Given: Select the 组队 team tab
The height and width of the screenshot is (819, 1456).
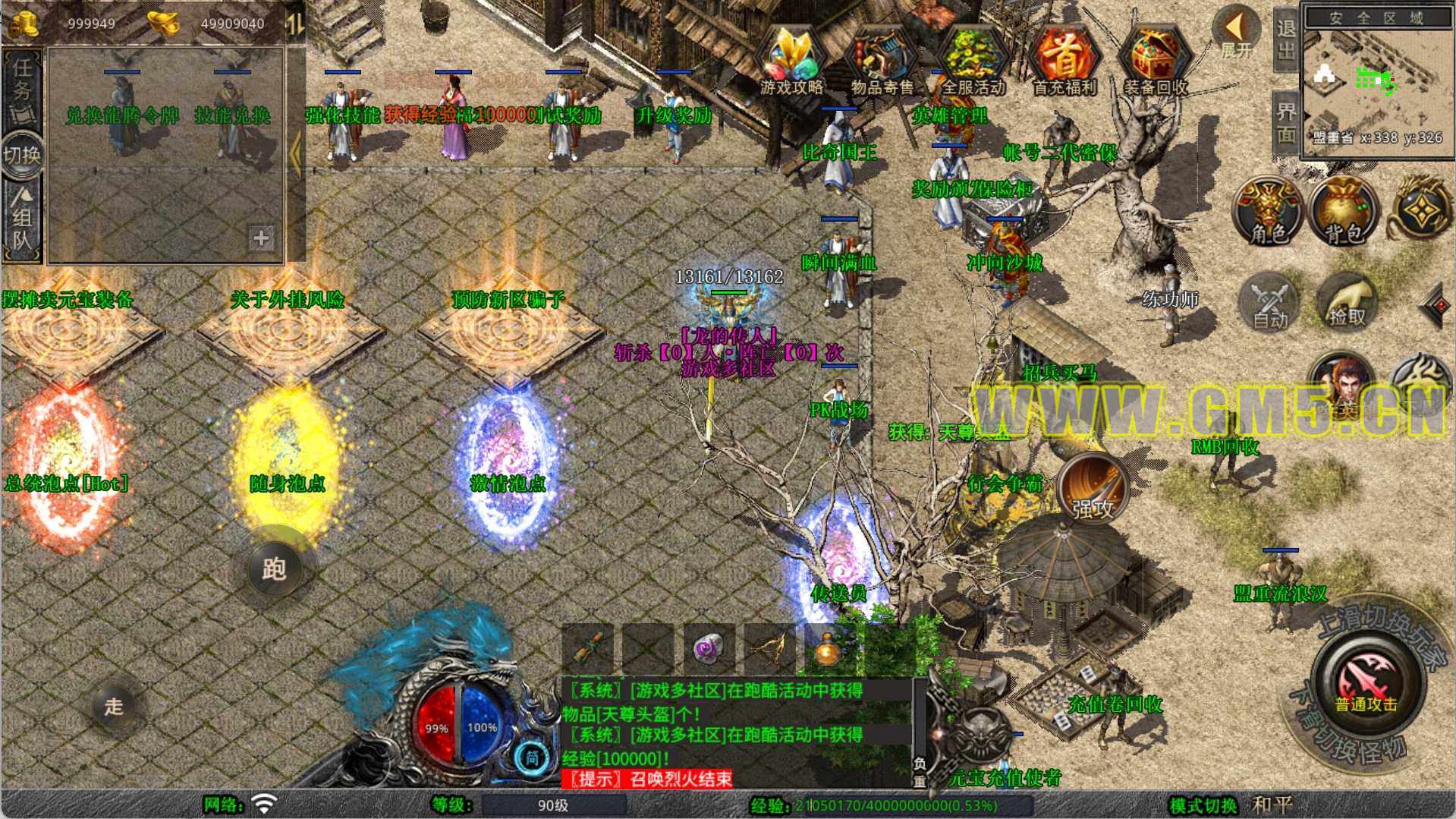Looking at the screenshot, I should (x=22, y=220).
